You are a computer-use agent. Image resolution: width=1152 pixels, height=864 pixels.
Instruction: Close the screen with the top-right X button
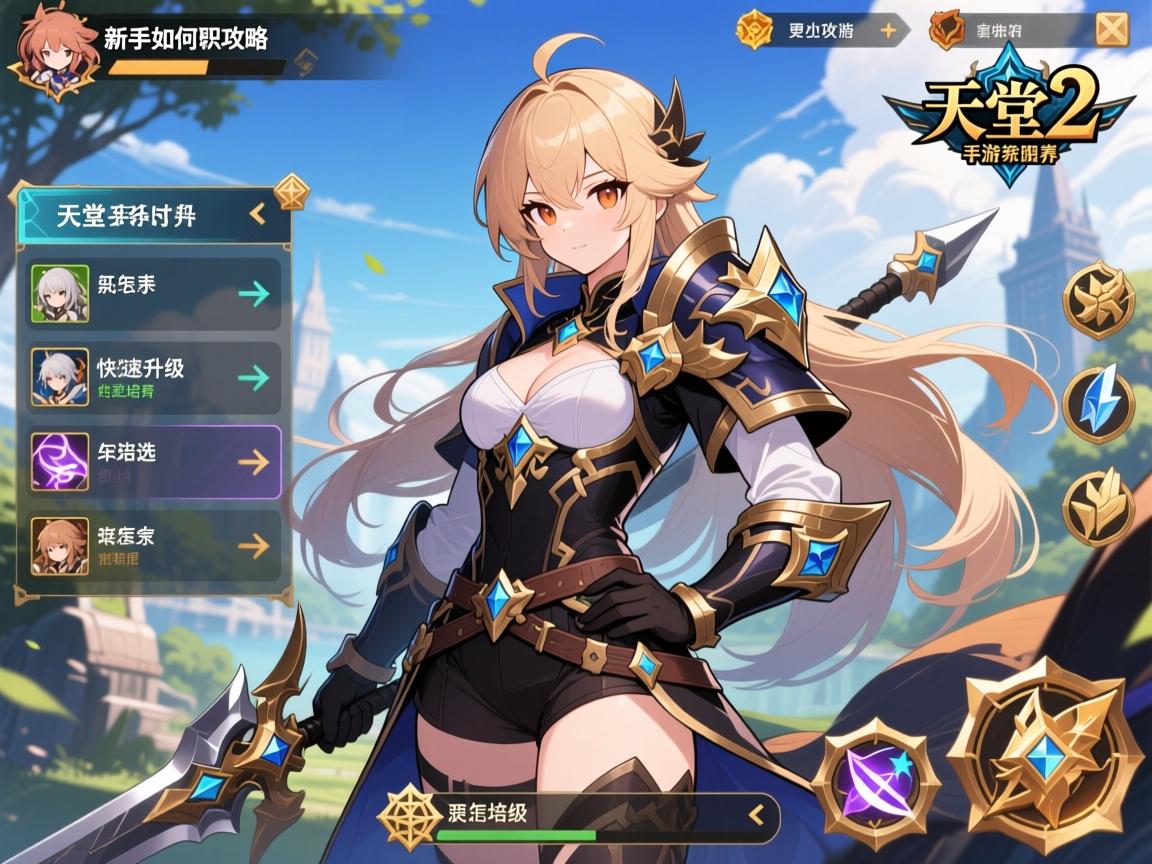[x=1112, y=30]
